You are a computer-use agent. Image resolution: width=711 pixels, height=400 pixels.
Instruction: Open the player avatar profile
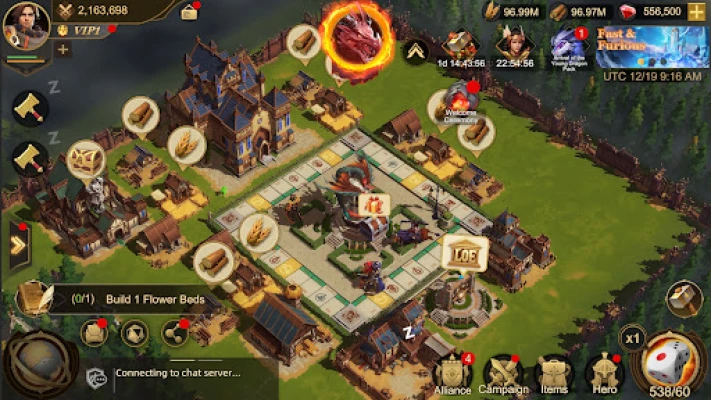(25, 26)
